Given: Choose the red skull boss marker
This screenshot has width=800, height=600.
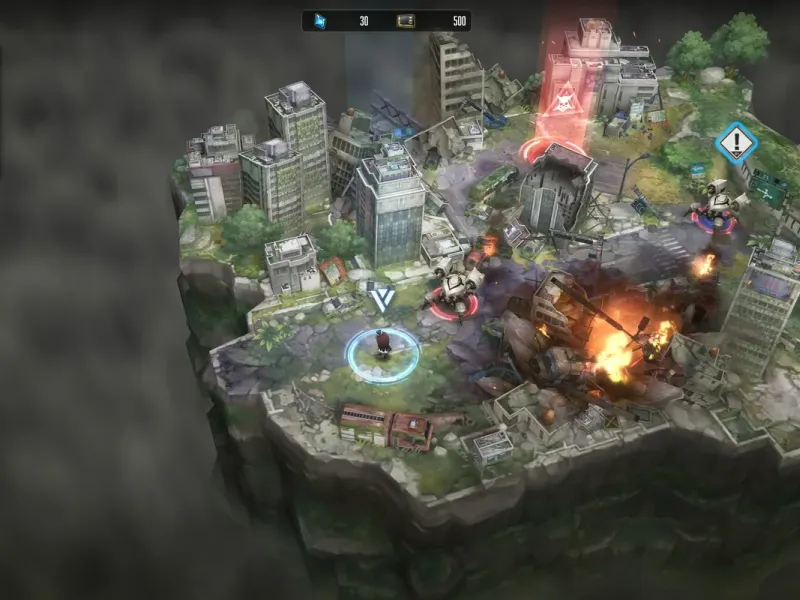Looking at the screenshot, I should click(563, 100).
